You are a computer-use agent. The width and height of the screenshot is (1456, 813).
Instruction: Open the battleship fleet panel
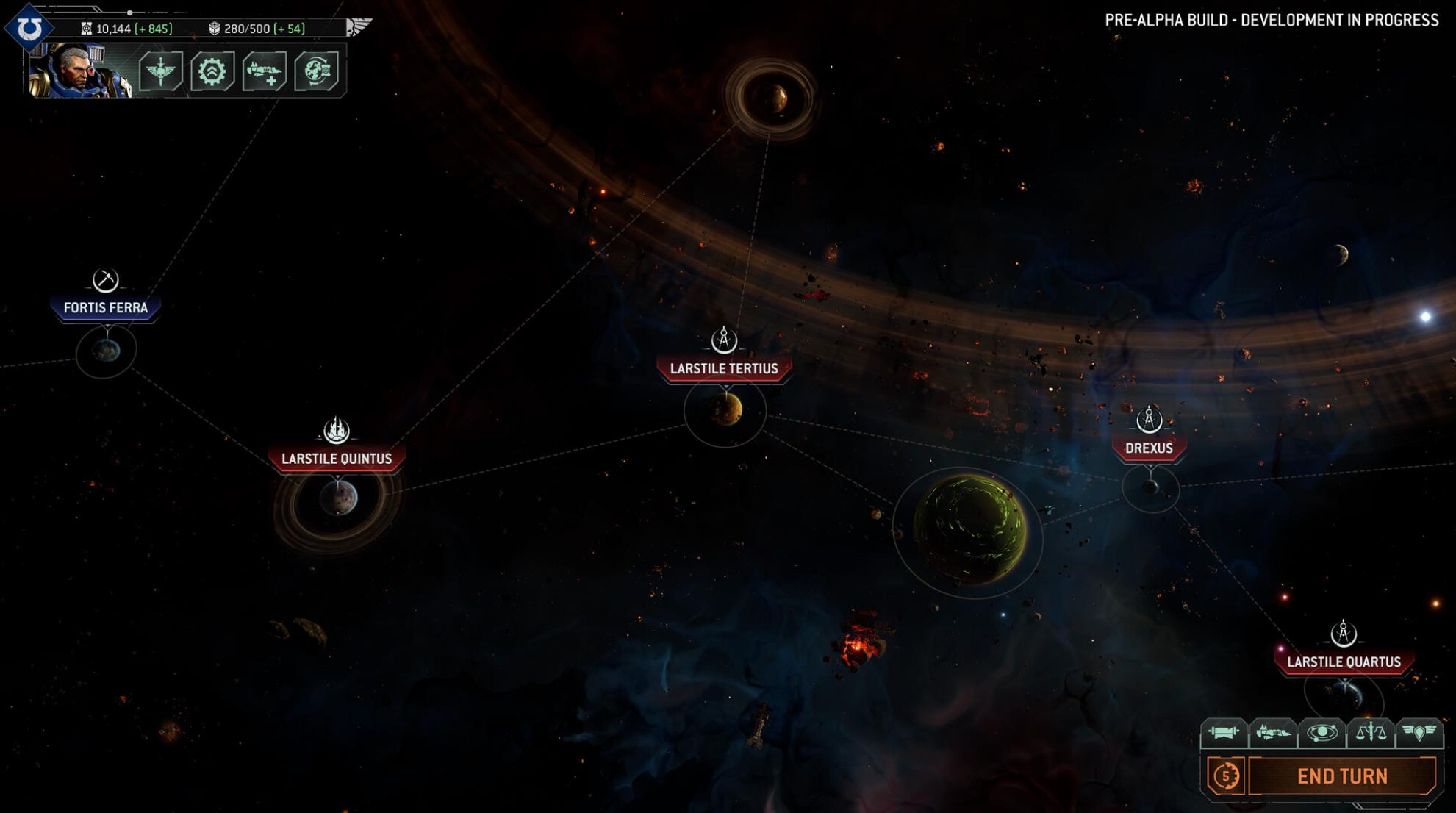(x=1273, y=732)
